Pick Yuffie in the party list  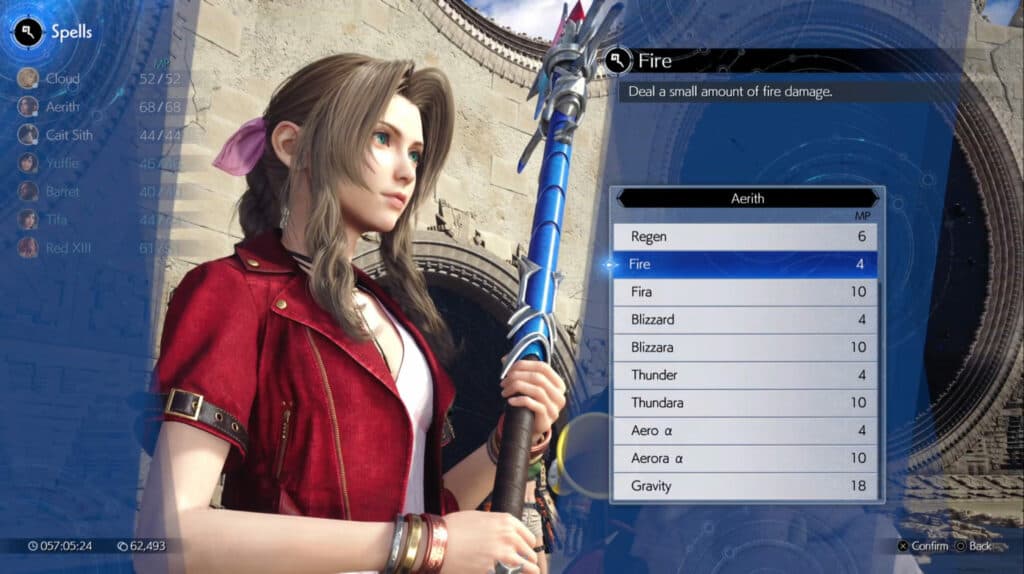[x=62, y=162]
